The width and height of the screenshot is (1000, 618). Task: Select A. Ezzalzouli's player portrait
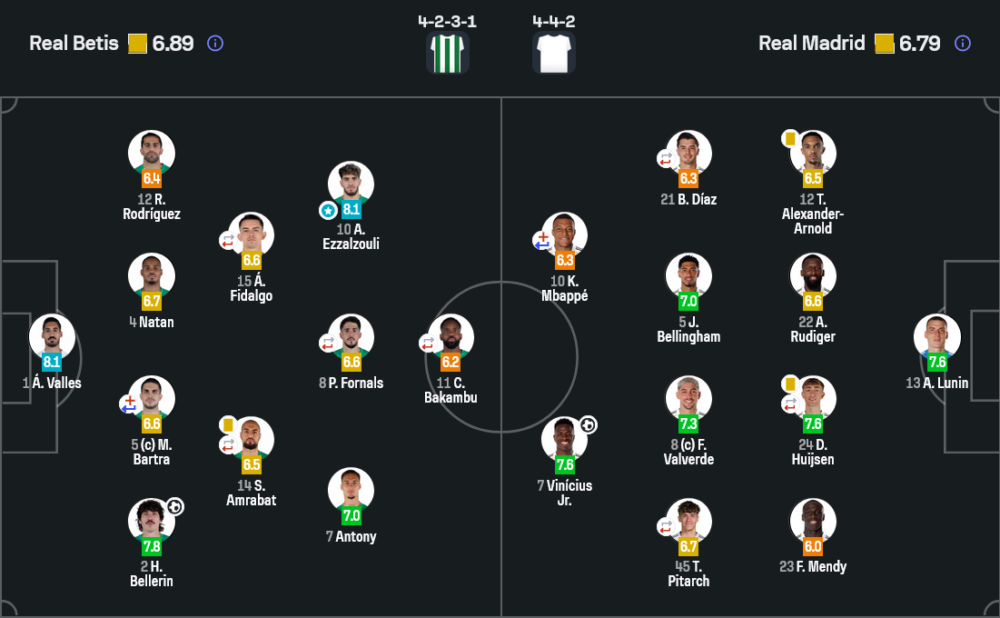(x=351, y=185)
